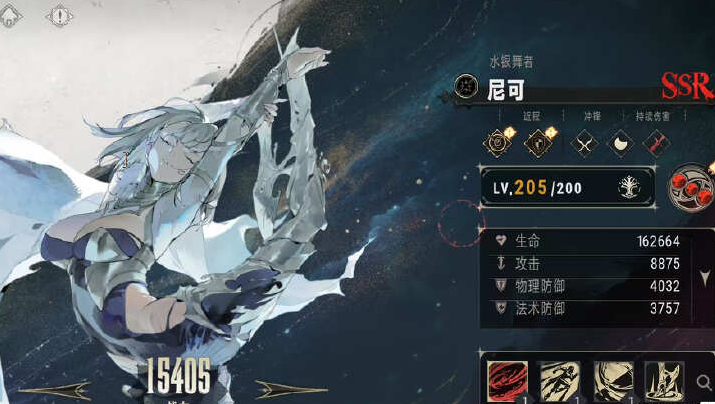Switch to the previous character with left arrow
Image resolution: width=715 pixels, height=404 pixels.
[x=55, y=390]
